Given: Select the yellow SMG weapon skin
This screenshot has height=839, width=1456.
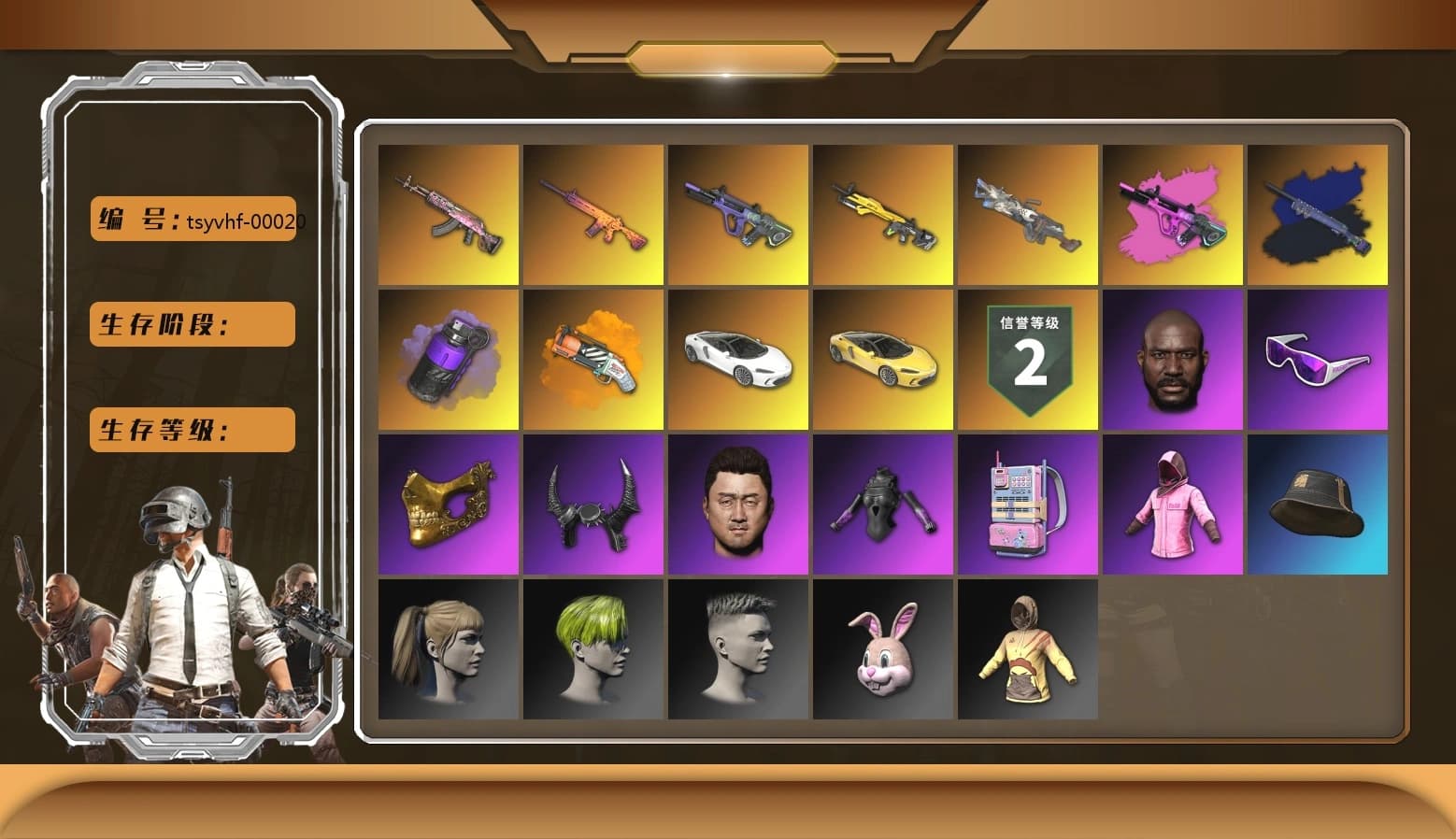Looking at the screenshot, I should pyautogui.click(x=882, y=214).
